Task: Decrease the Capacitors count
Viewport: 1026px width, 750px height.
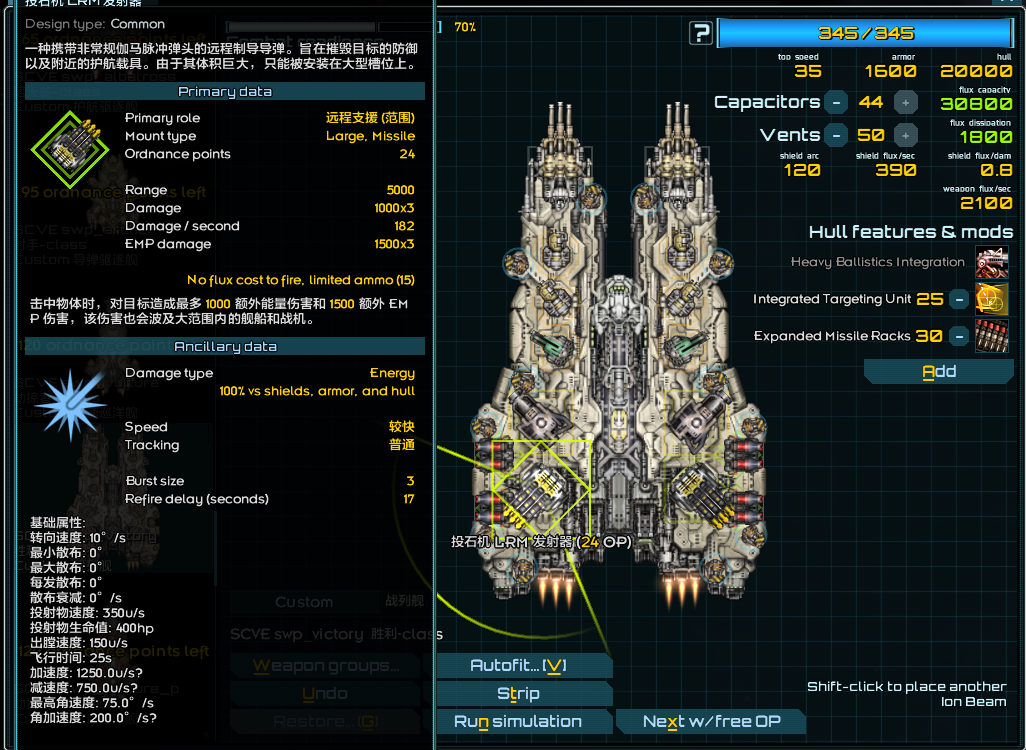Action: click(x=836, y=102)
